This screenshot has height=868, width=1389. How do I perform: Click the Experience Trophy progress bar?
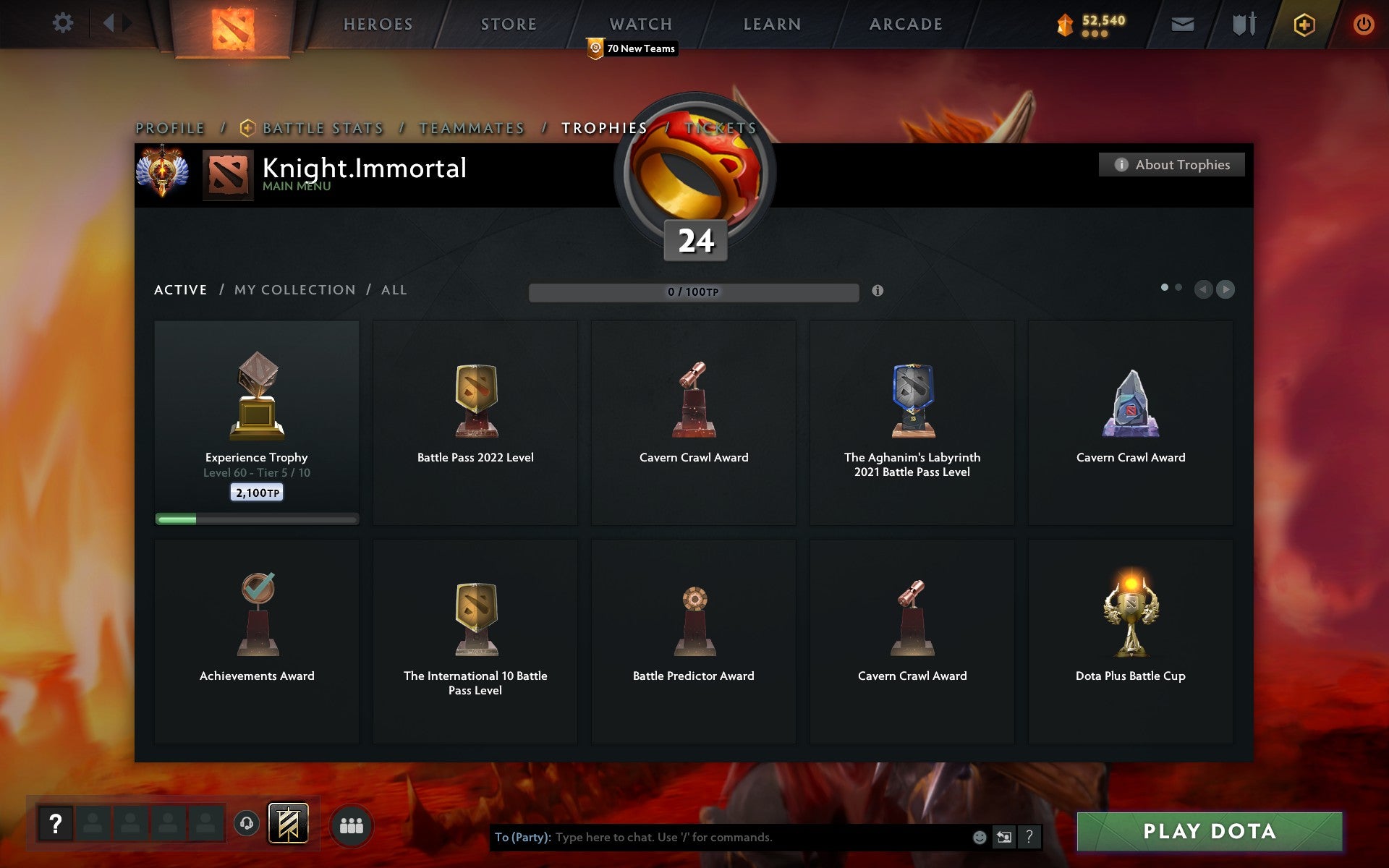pos(257,519)
